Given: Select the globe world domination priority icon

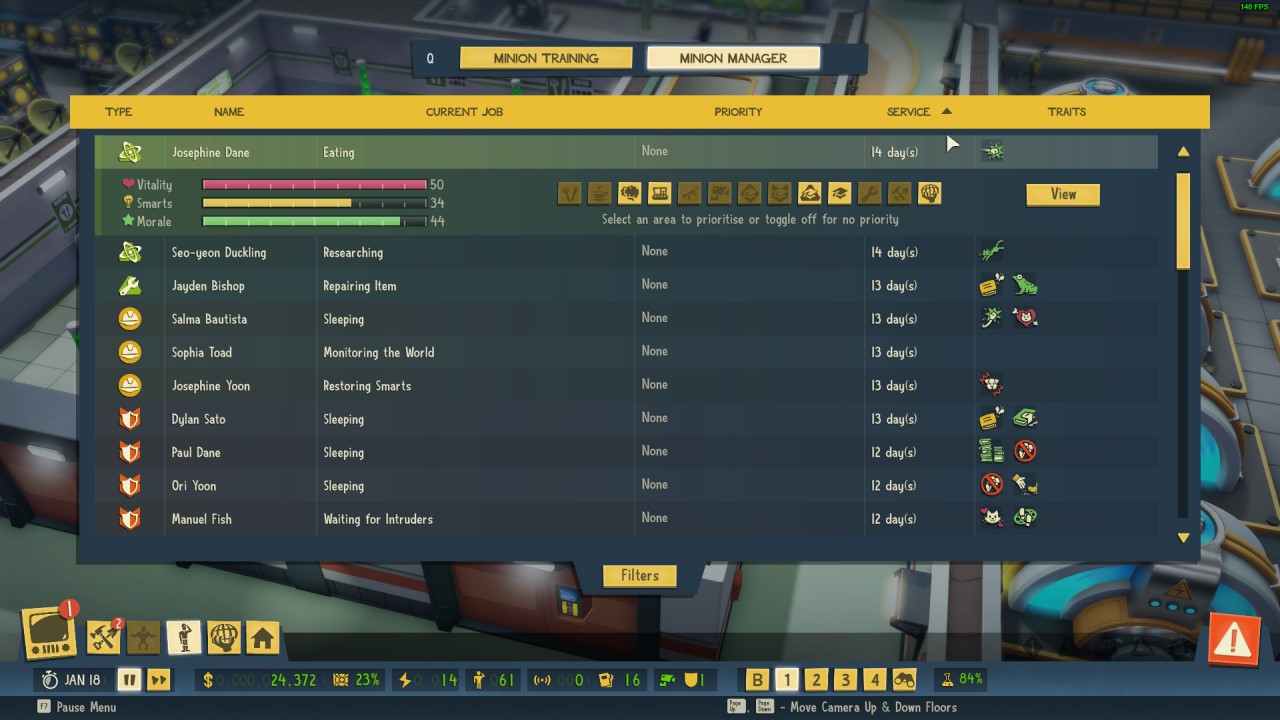Looking at the screenshot, I should [930, 193].
